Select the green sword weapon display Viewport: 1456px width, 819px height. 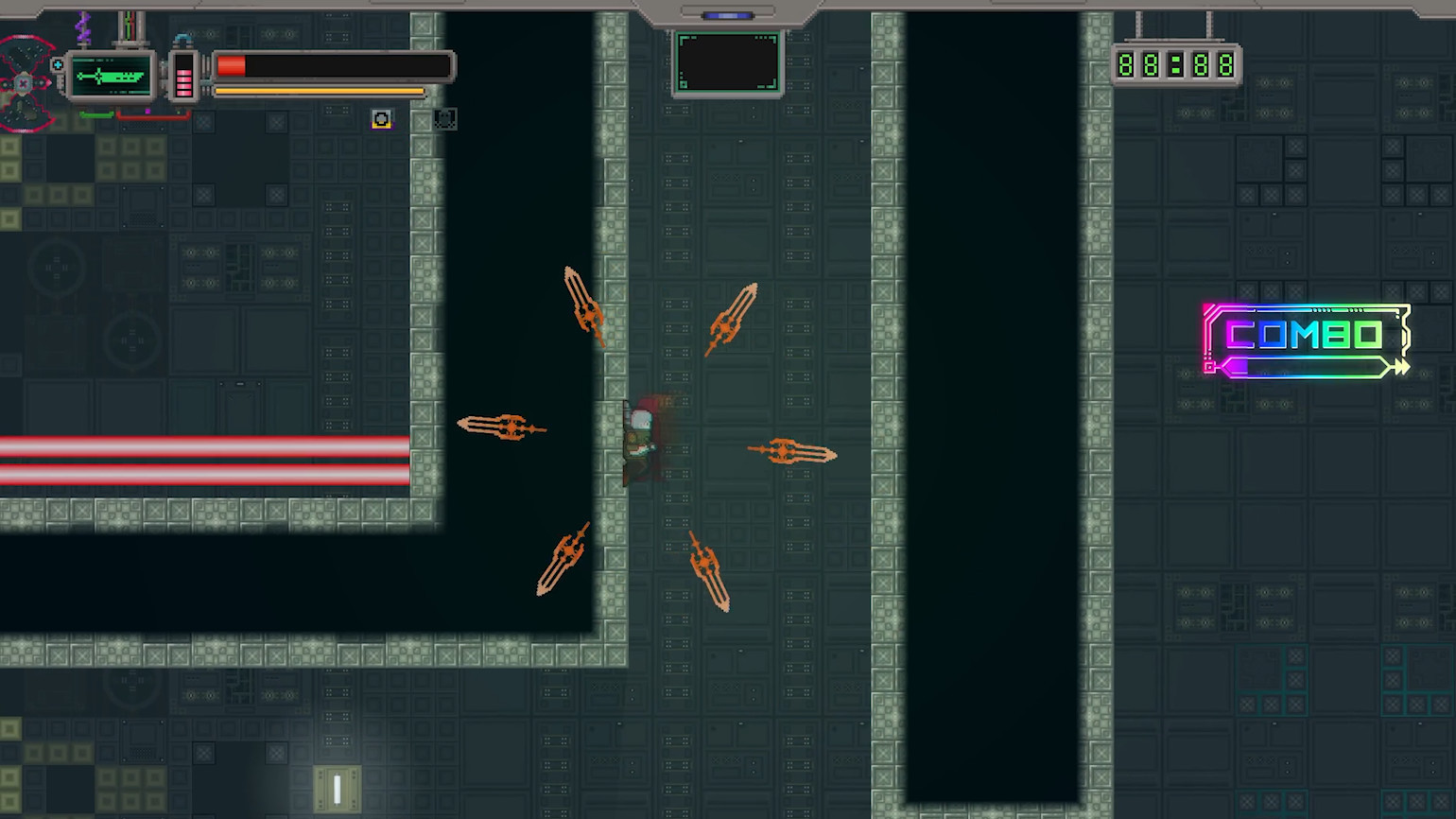(x=112, y=76)
